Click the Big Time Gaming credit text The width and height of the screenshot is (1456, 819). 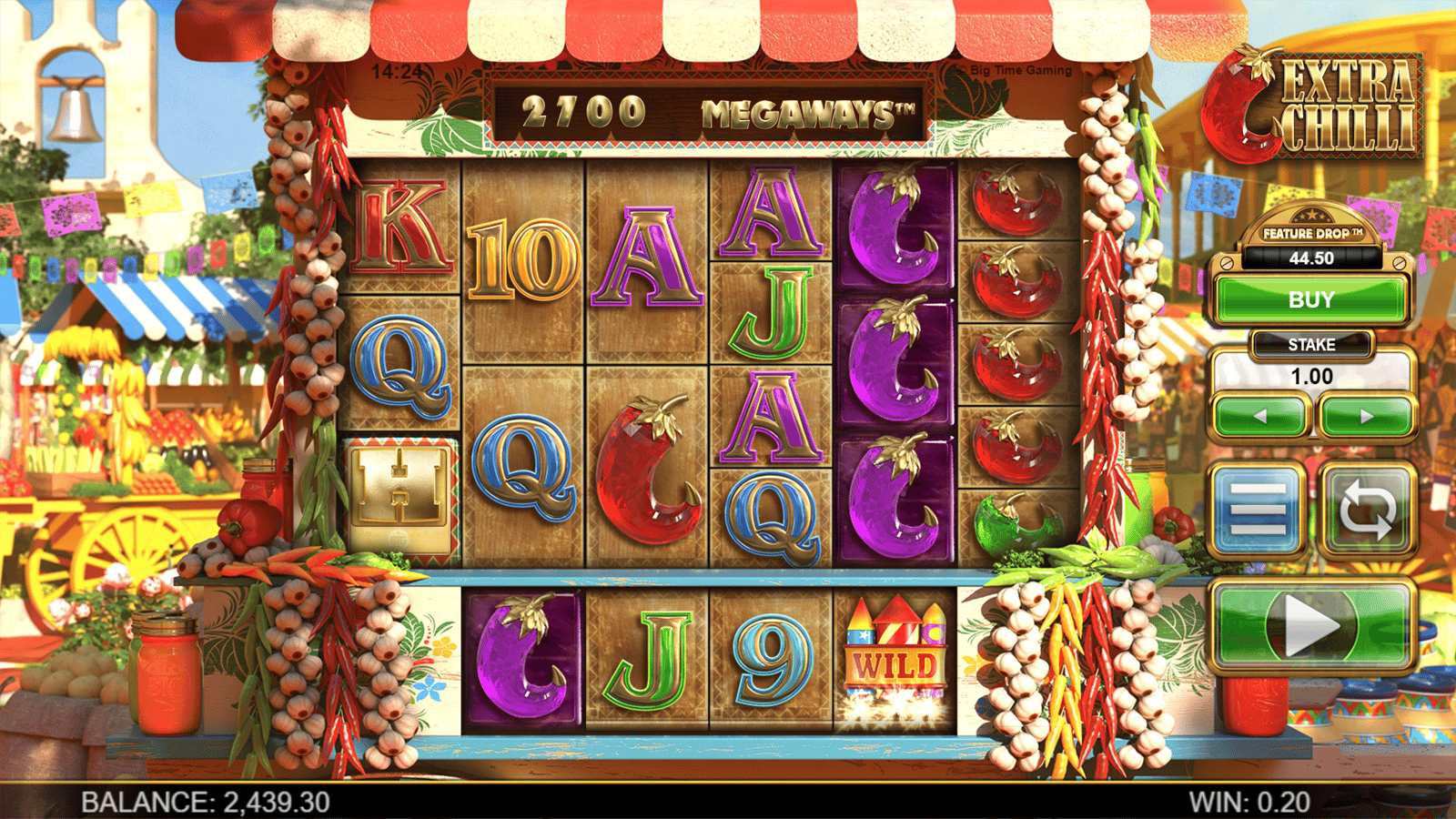pos(1016,68)
